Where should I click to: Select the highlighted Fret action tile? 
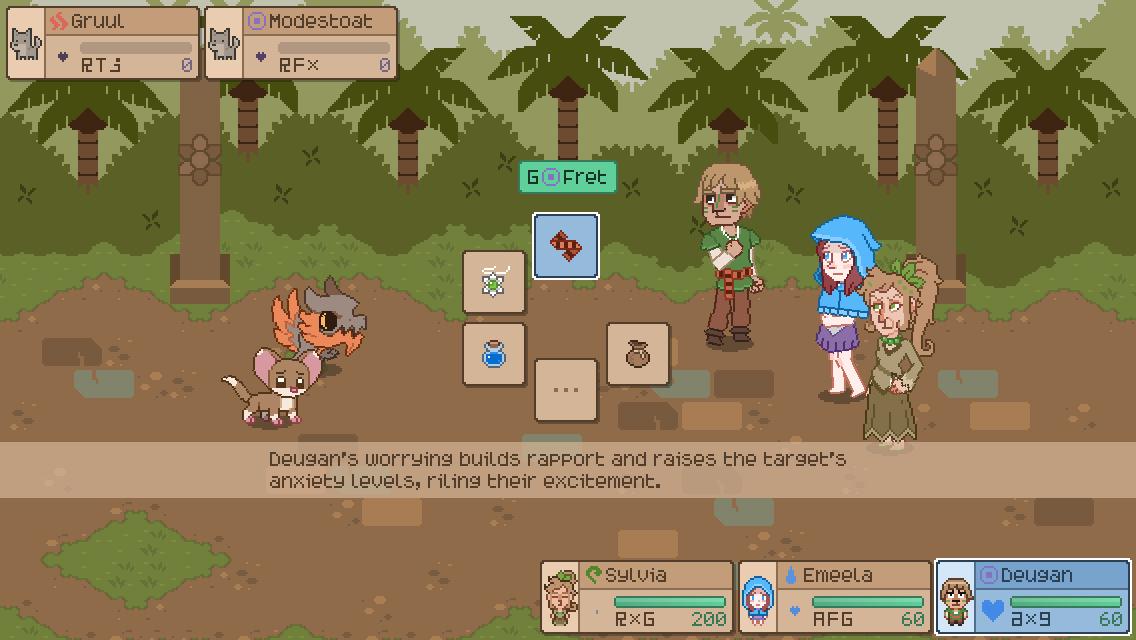(x=566, y=246)
